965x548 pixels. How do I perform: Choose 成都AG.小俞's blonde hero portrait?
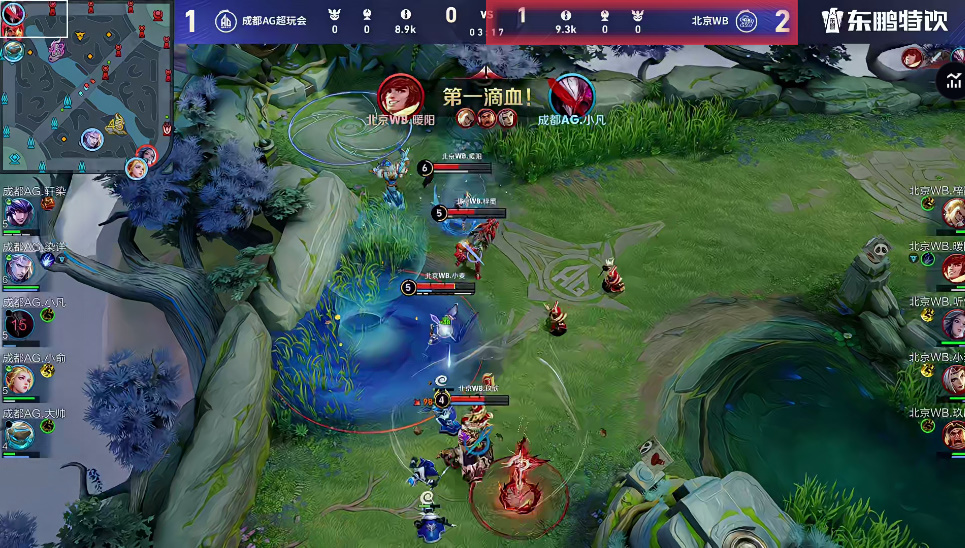[18, 379]
